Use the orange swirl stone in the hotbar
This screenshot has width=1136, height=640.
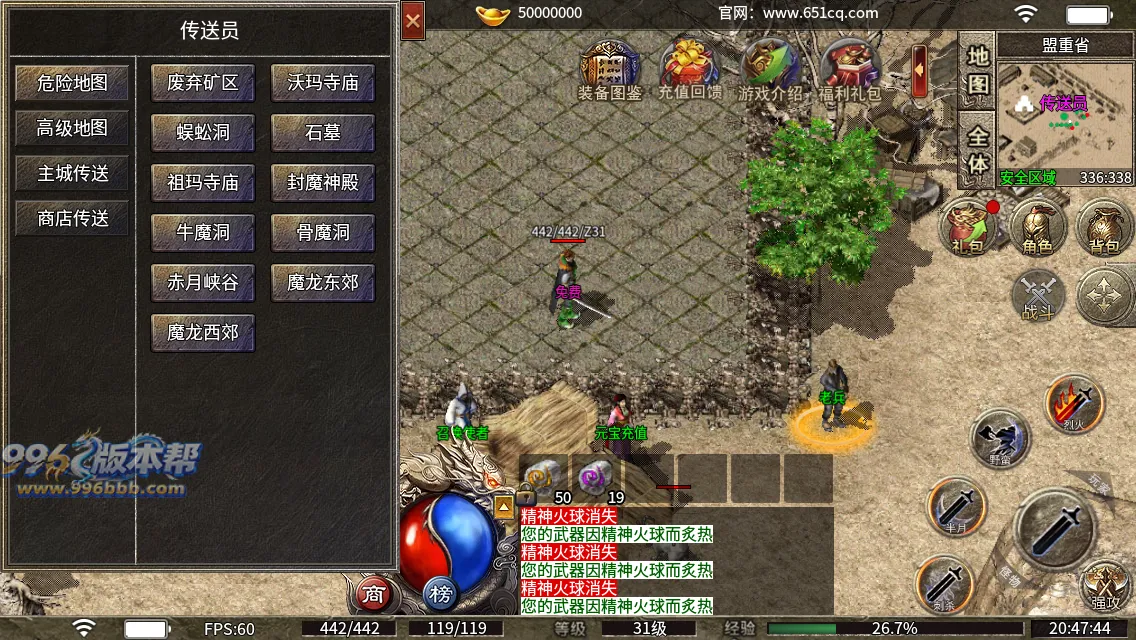tap(545, 478)
